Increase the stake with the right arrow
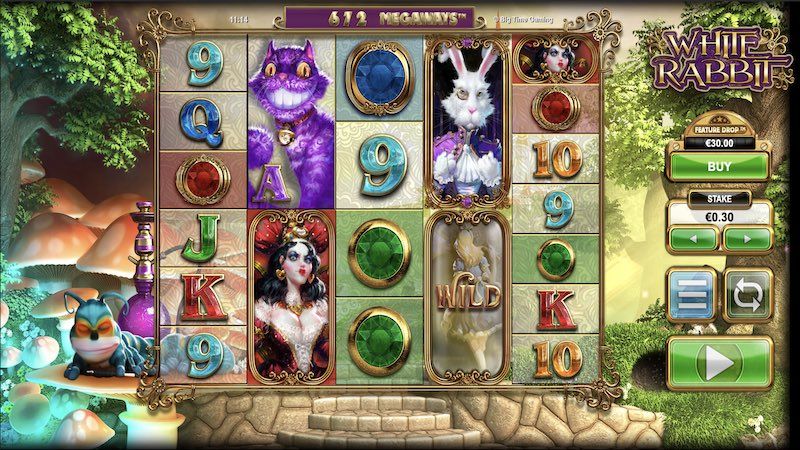 pos(746,239)
